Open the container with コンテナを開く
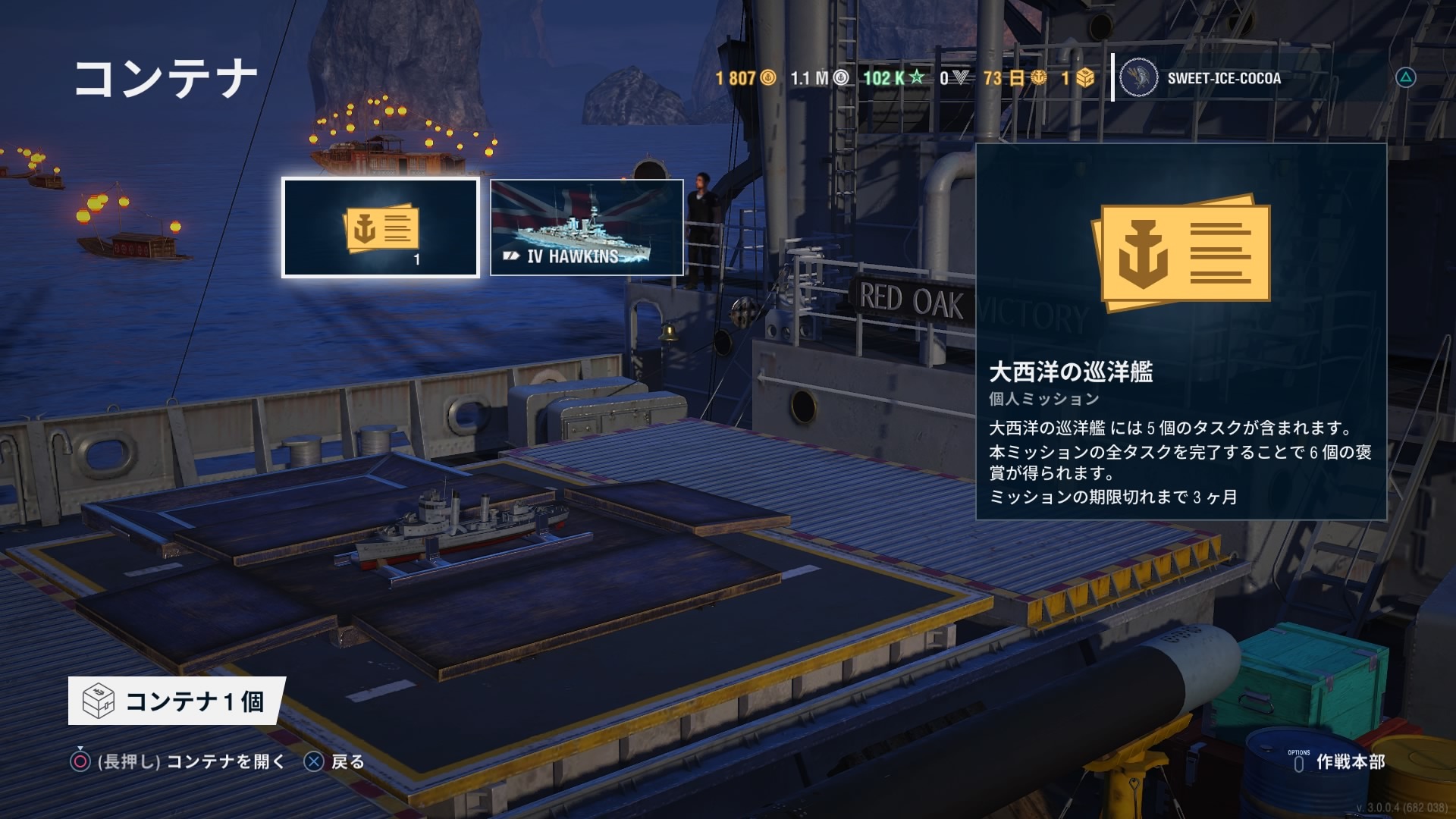Screen dimensions: 1456x819 click(179, 761)
